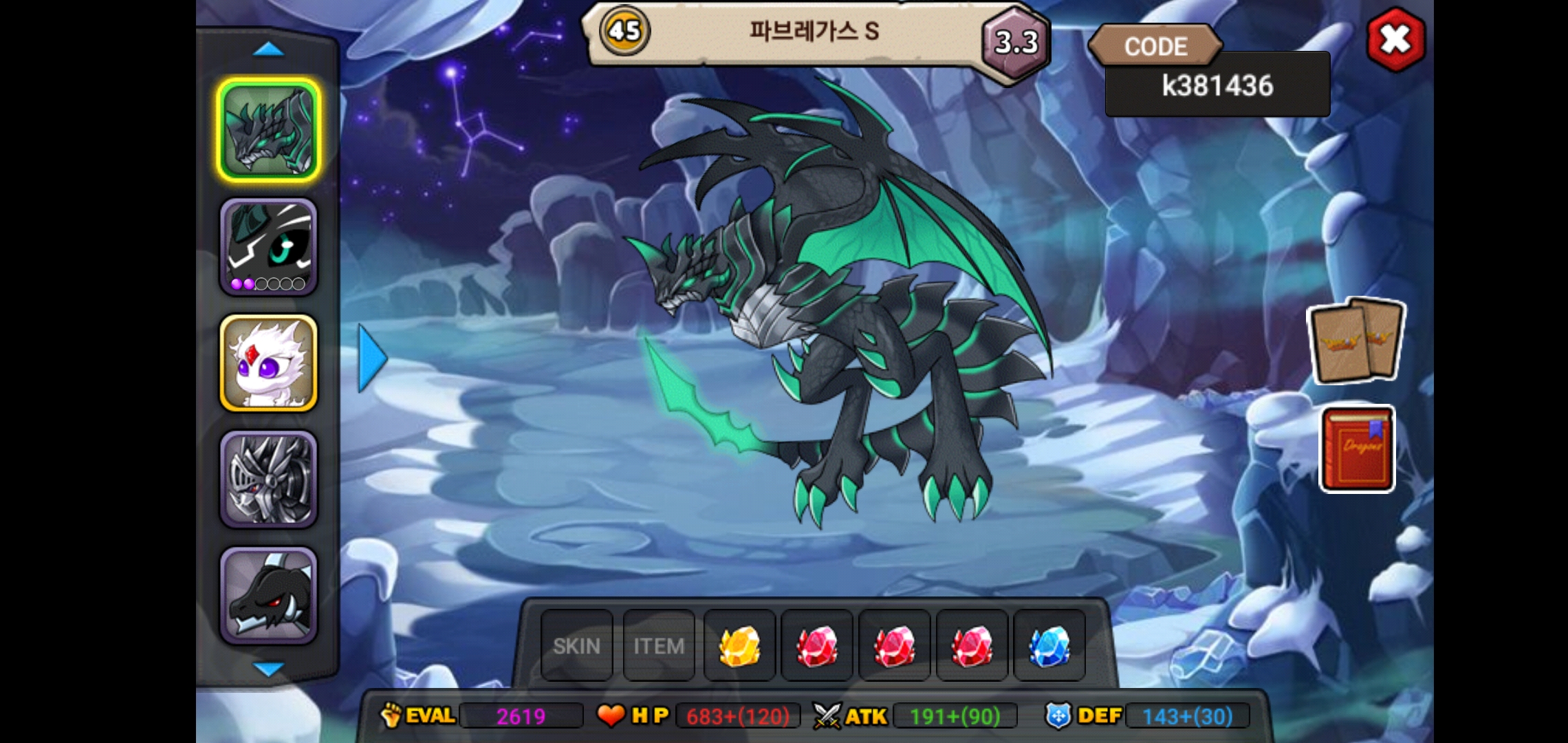This screenshot has width=1568, height=743.
Task: Select the black dragon with red eye
Action: pos(269,596)
